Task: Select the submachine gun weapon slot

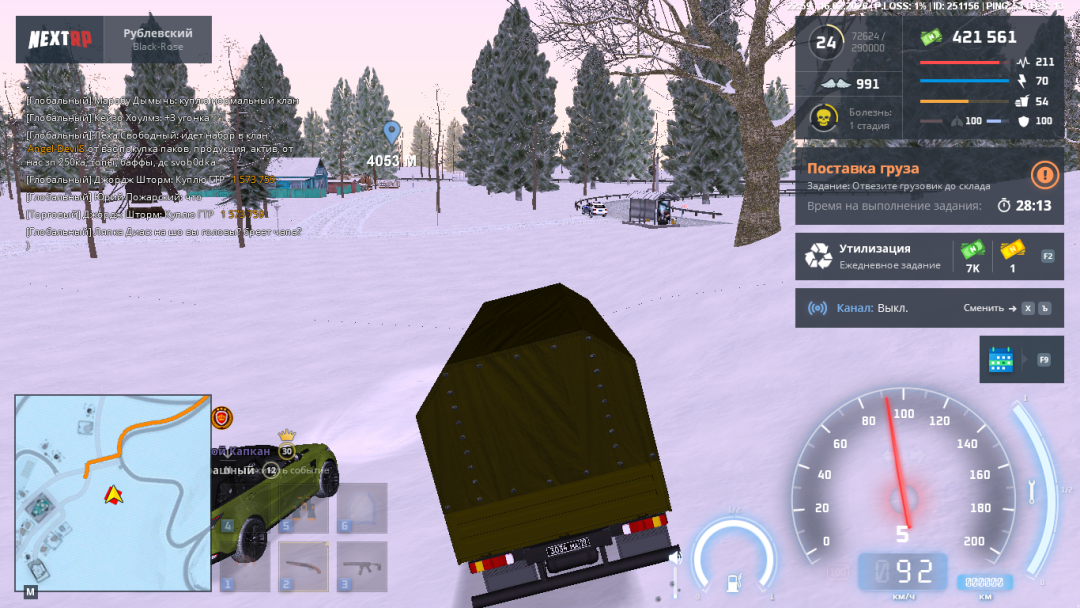Action: tap(361, 566)
